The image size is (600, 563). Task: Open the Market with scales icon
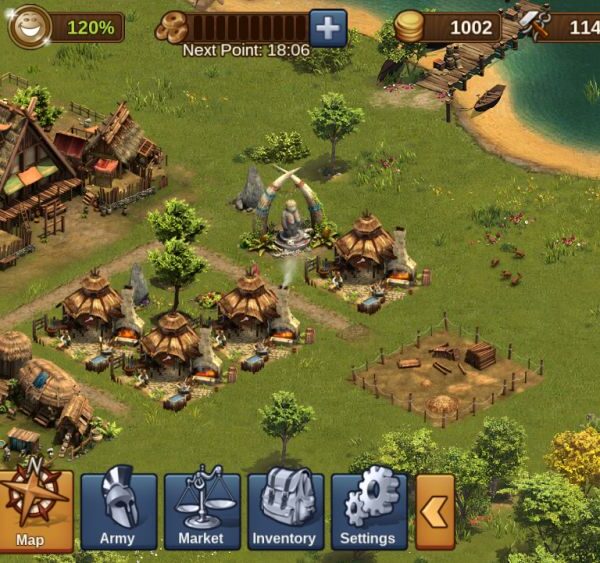click(x=201, y=510)
